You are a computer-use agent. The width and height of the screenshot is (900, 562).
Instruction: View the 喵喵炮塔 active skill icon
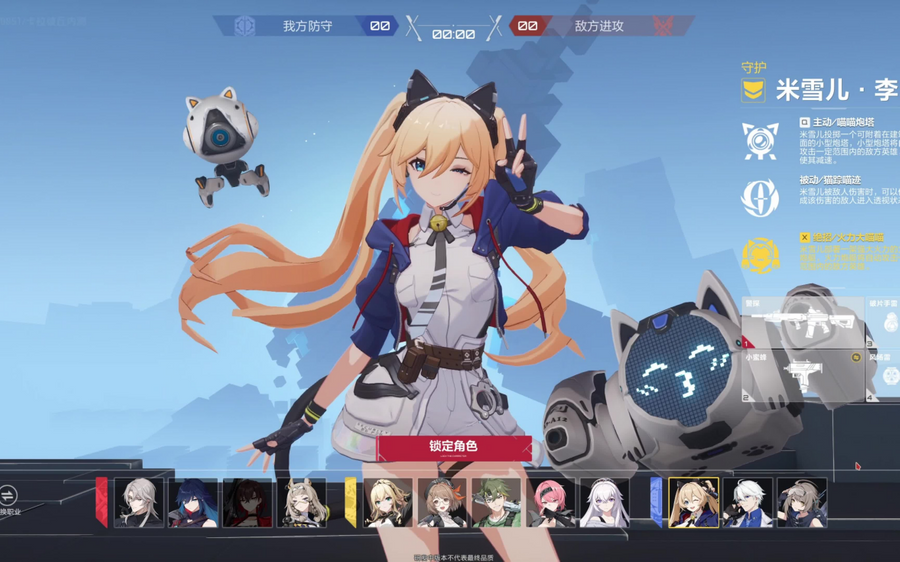click(x=760, y=141)
